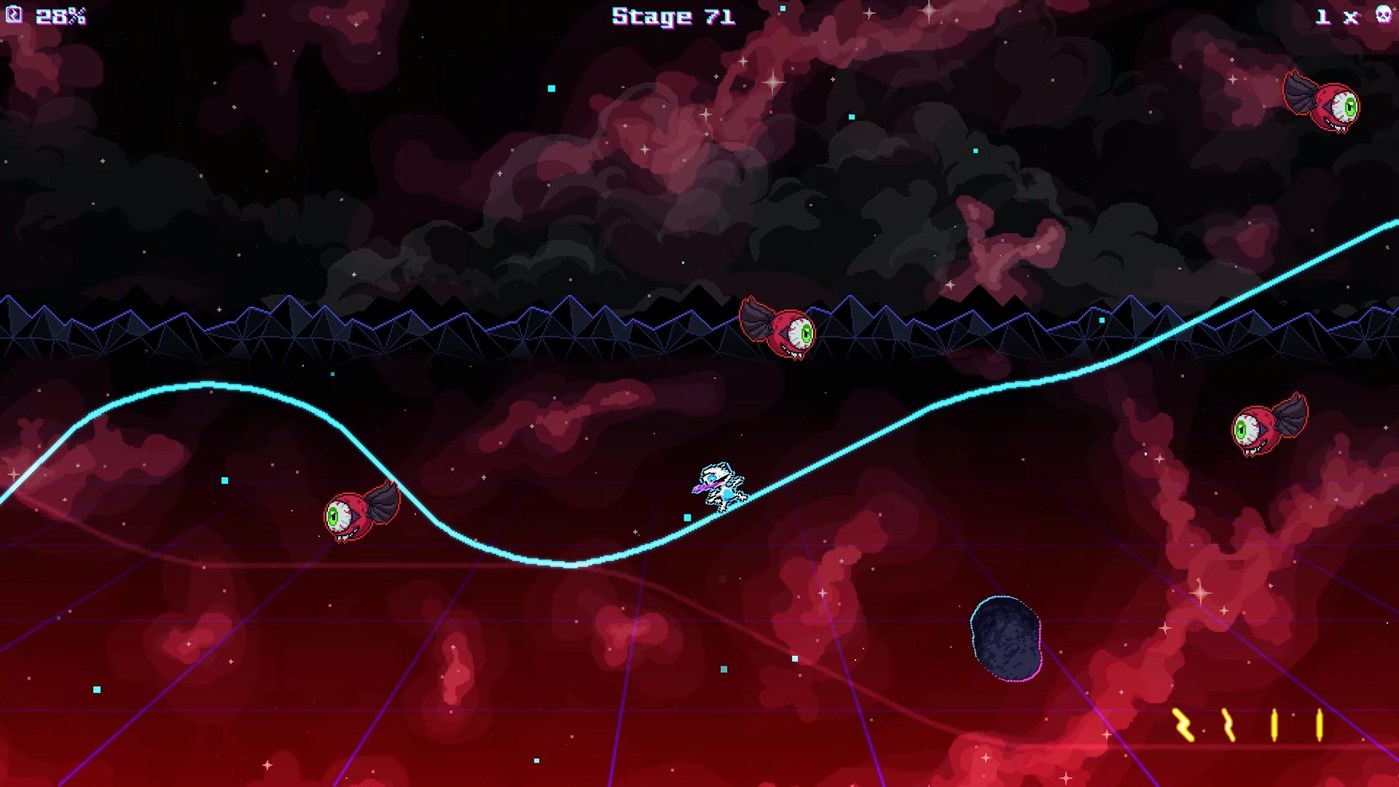
Task: Click the winged duck player character
Action: 723,484
